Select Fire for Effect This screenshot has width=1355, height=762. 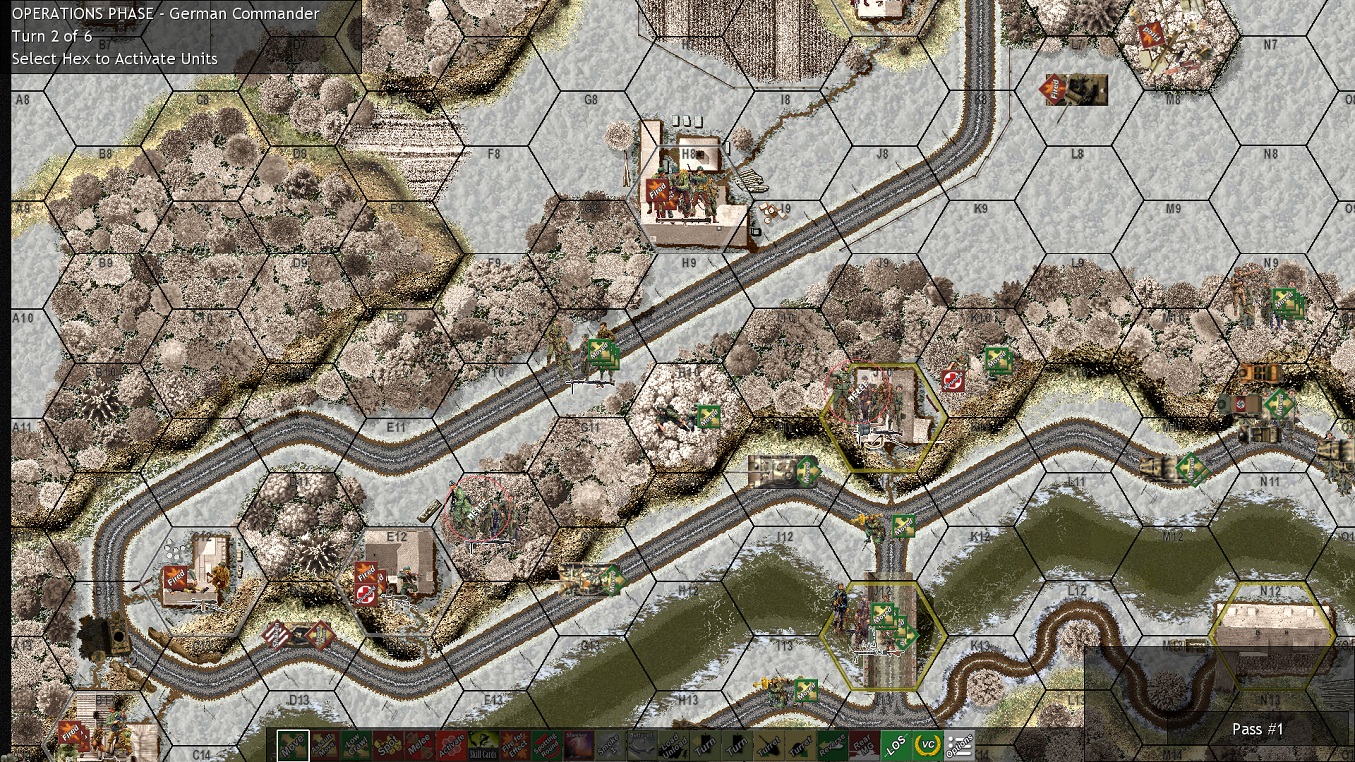(x=514, y=746)
